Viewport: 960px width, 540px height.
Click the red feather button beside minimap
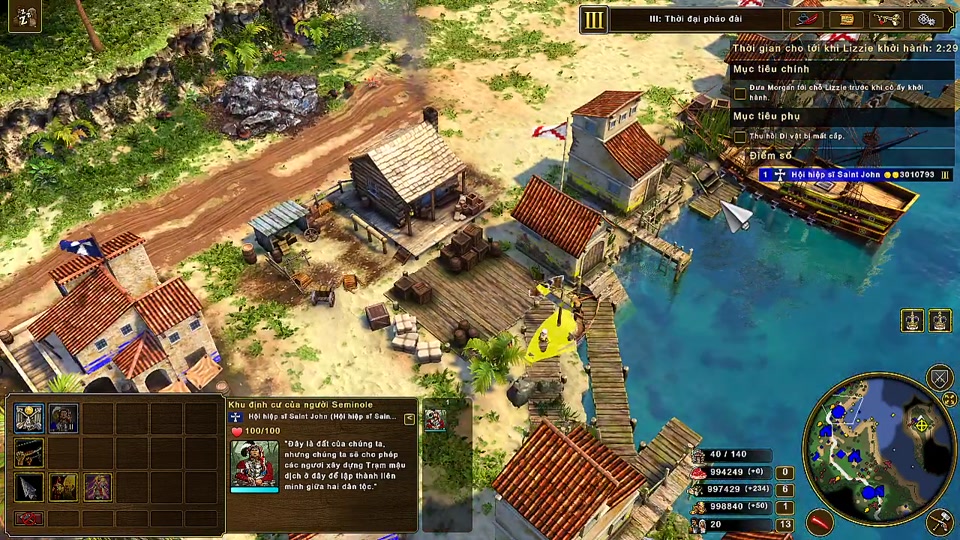820,521
